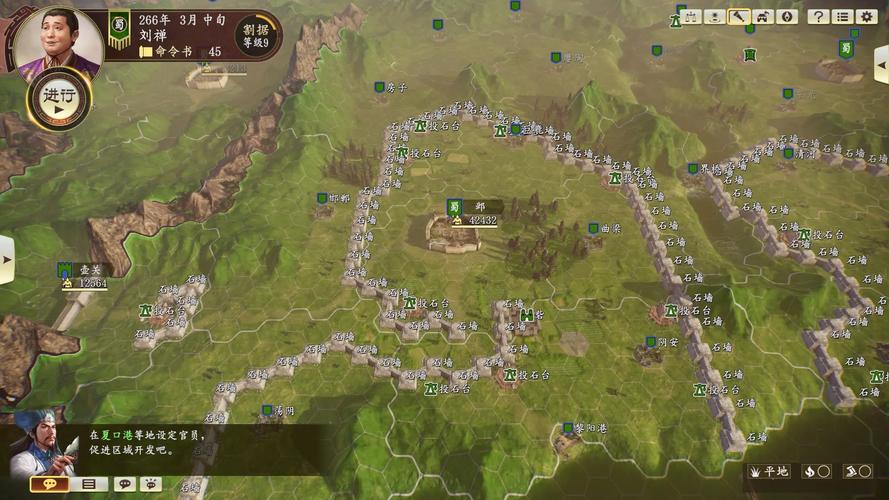
Task: Open the officer icon in the top toolbar
Action: [x=714, y=17]
